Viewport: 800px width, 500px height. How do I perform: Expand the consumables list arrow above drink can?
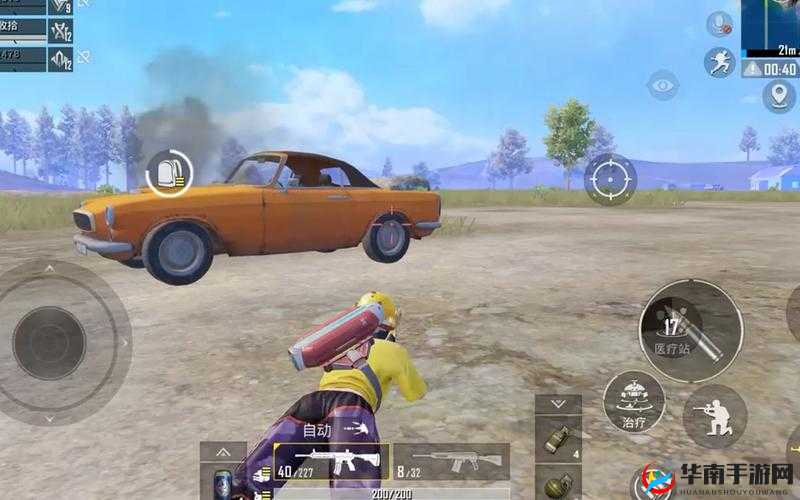coord(223,451)
